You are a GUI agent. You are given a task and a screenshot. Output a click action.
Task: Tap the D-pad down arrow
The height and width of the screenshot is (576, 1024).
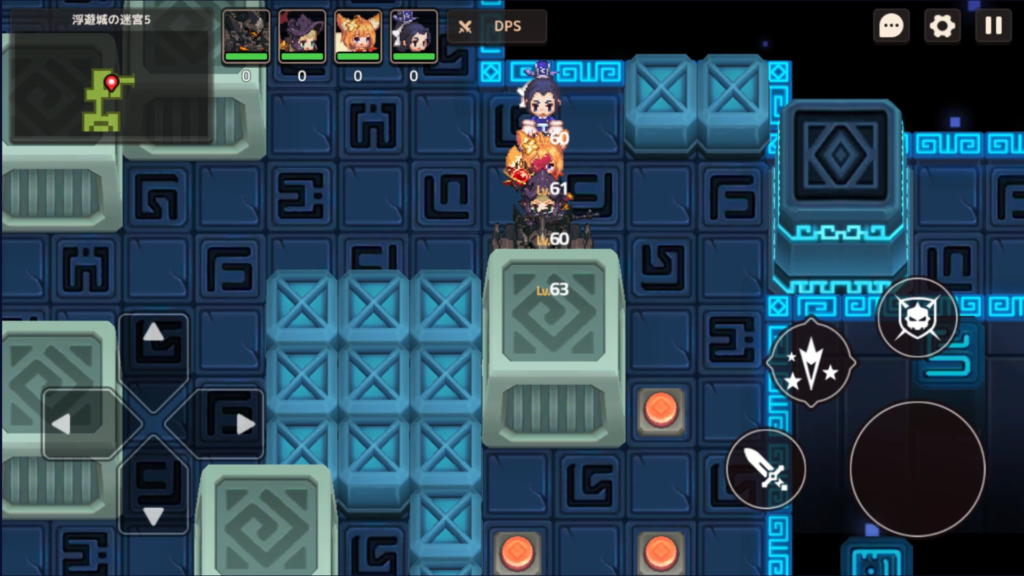coord(153,515)
